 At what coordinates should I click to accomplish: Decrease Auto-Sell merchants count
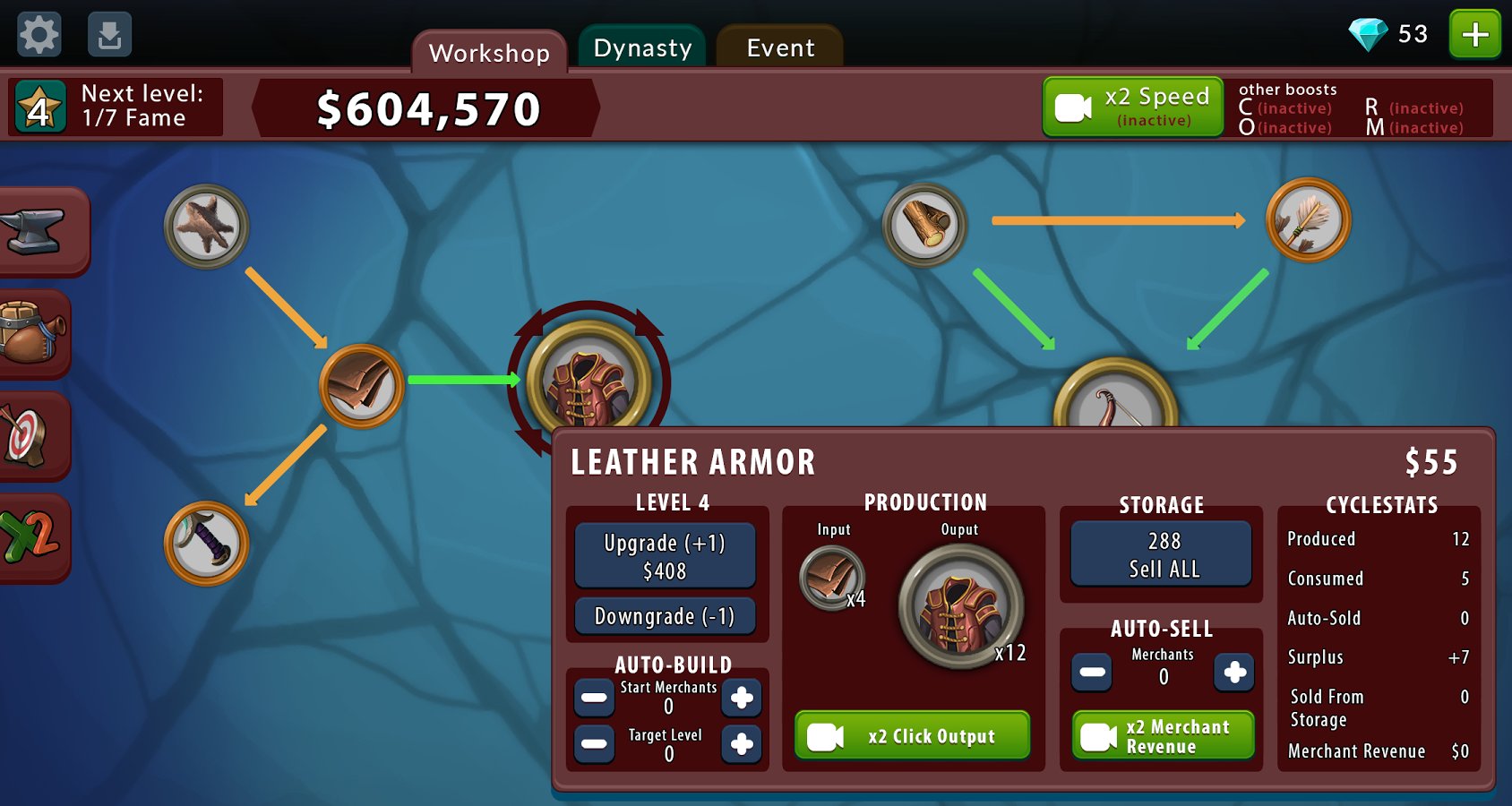(1092, 673)
